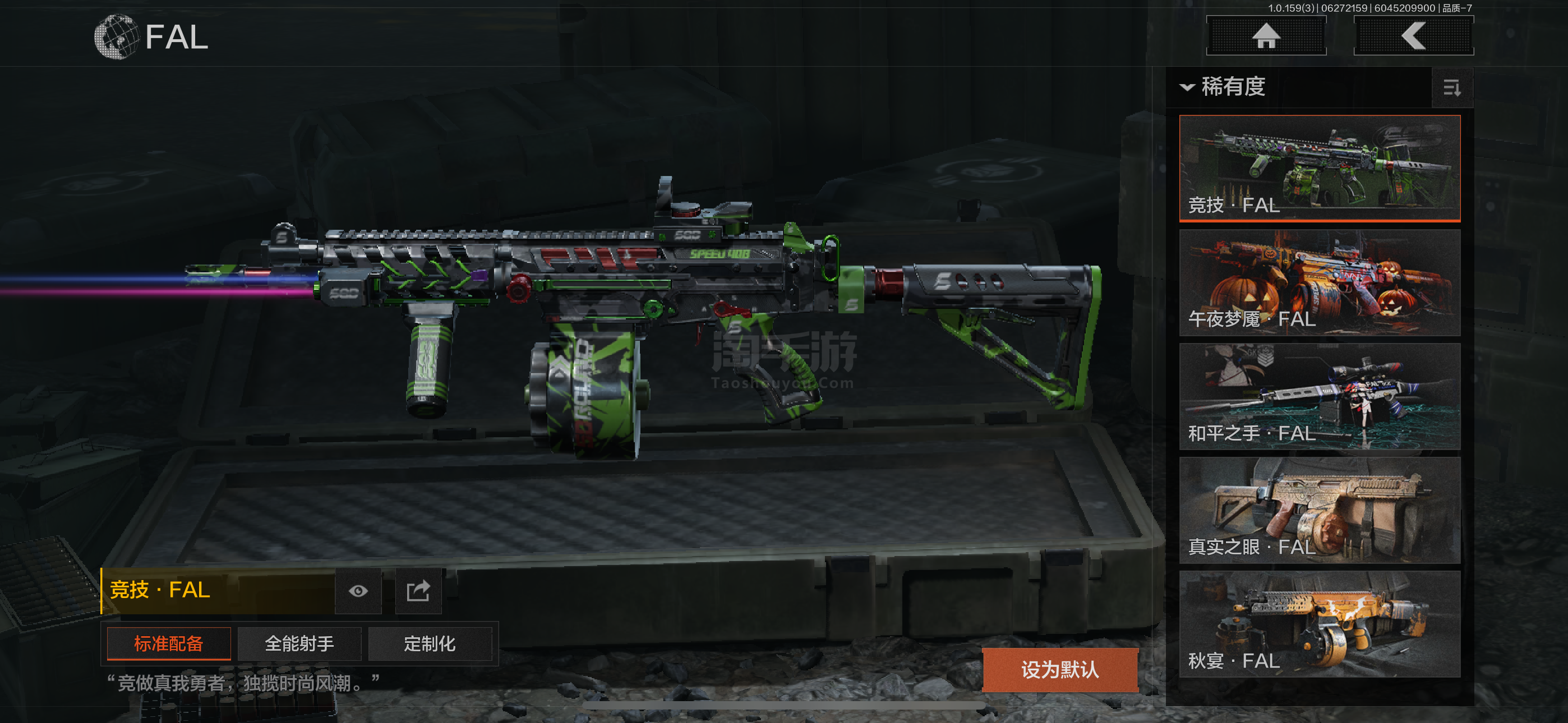Open the 全能射手 tab
This screenshot has height=723, width=1568.
click(299, 643)
